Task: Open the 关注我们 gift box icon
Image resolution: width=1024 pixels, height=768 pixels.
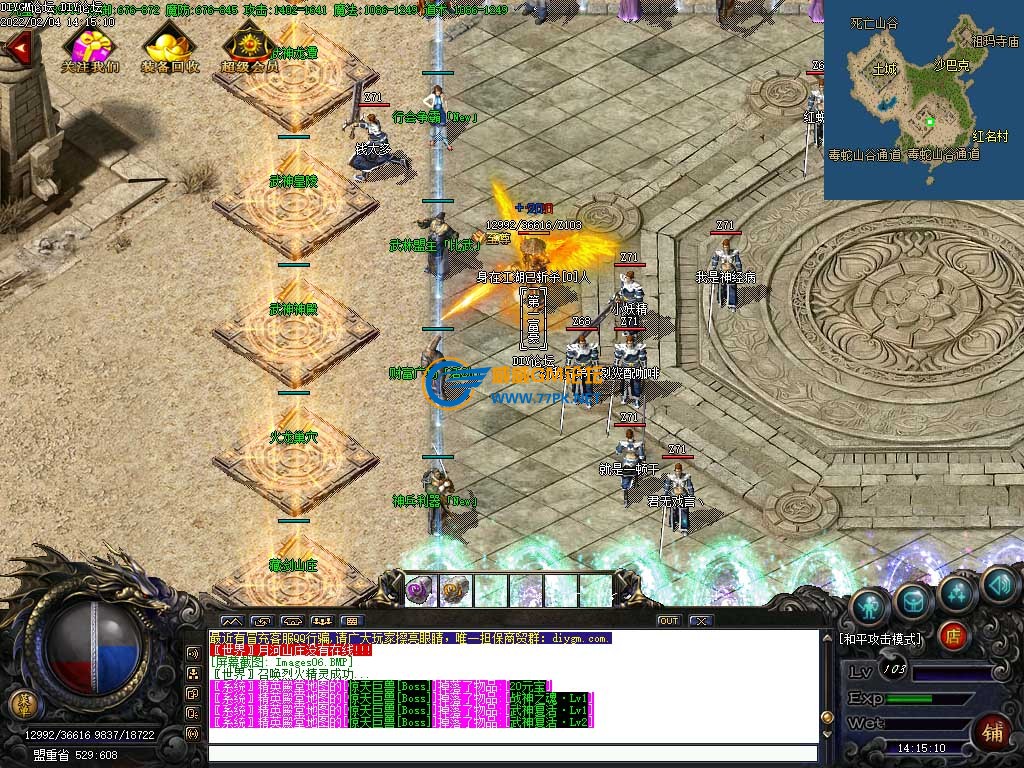Action: (88, 46)
